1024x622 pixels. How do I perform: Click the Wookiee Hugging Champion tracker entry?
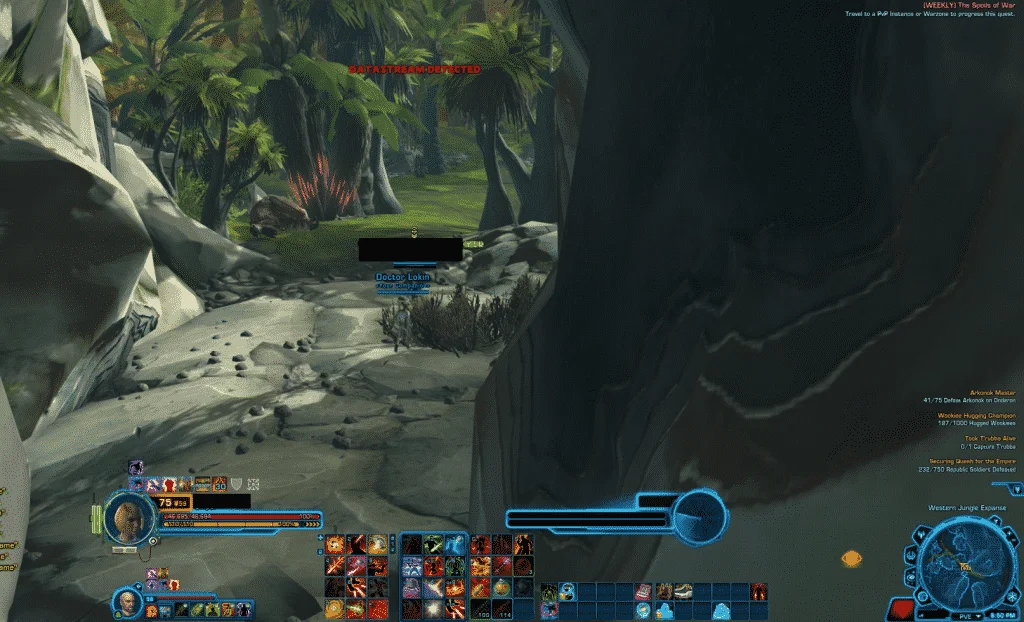click(976, 415)
